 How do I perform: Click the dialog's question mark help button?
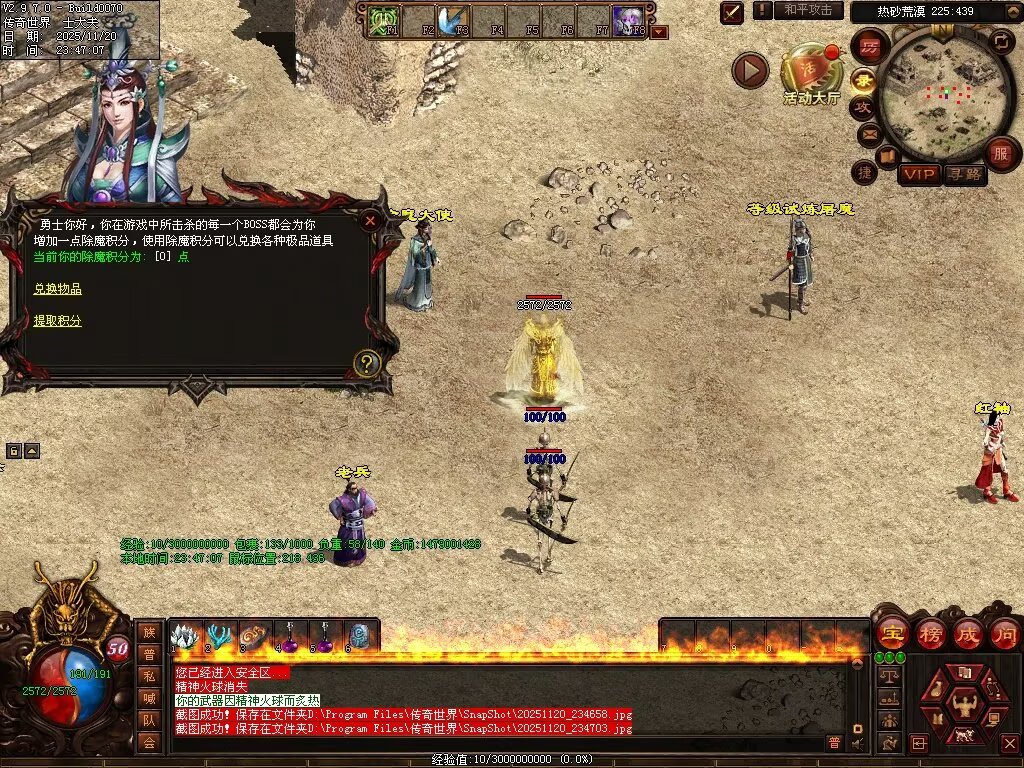(x=367, y=363)
